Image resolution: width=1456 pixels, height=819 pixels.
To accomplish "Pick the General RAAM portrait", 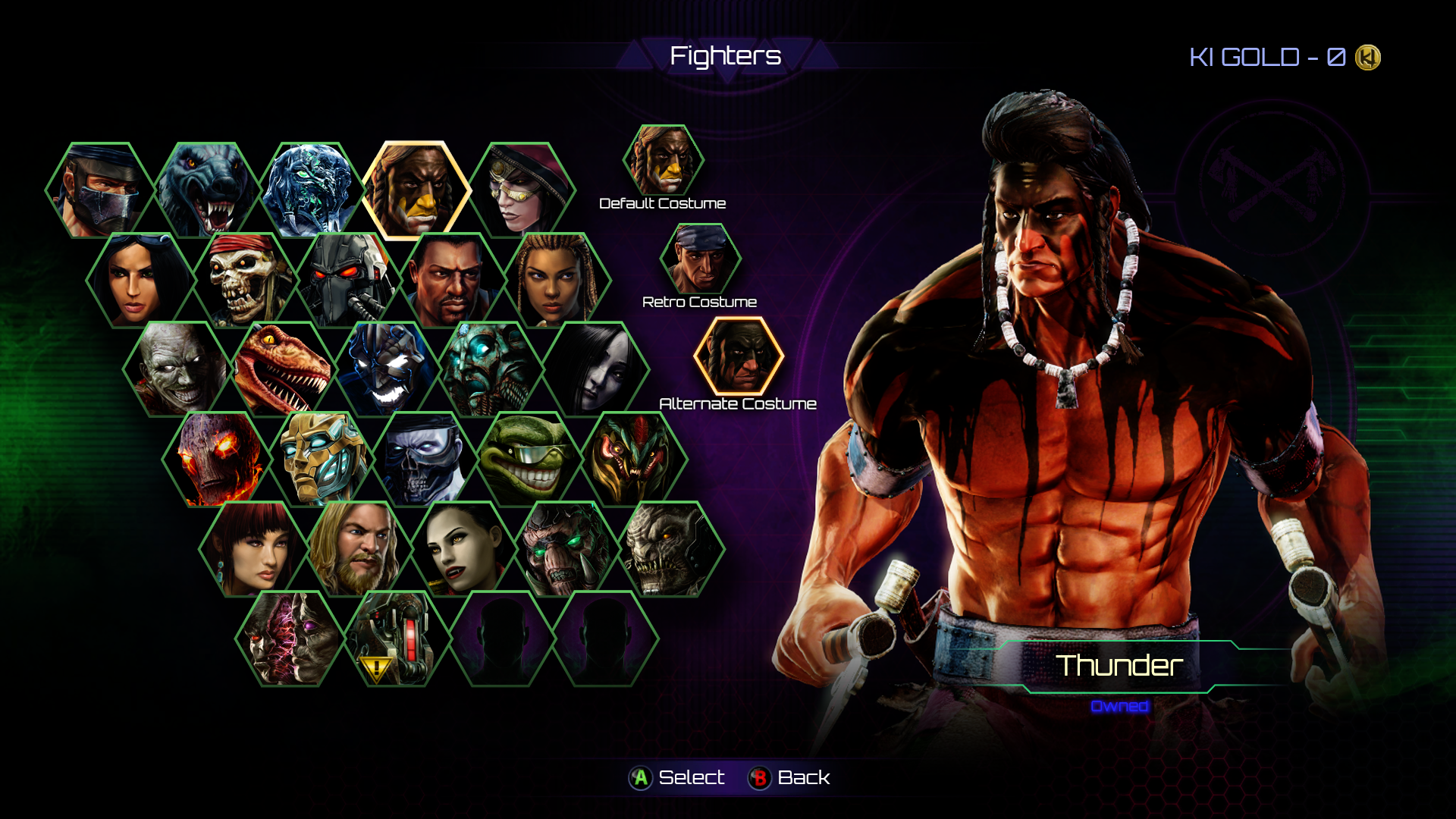I will pyautogui.click(x=672, y=549).
